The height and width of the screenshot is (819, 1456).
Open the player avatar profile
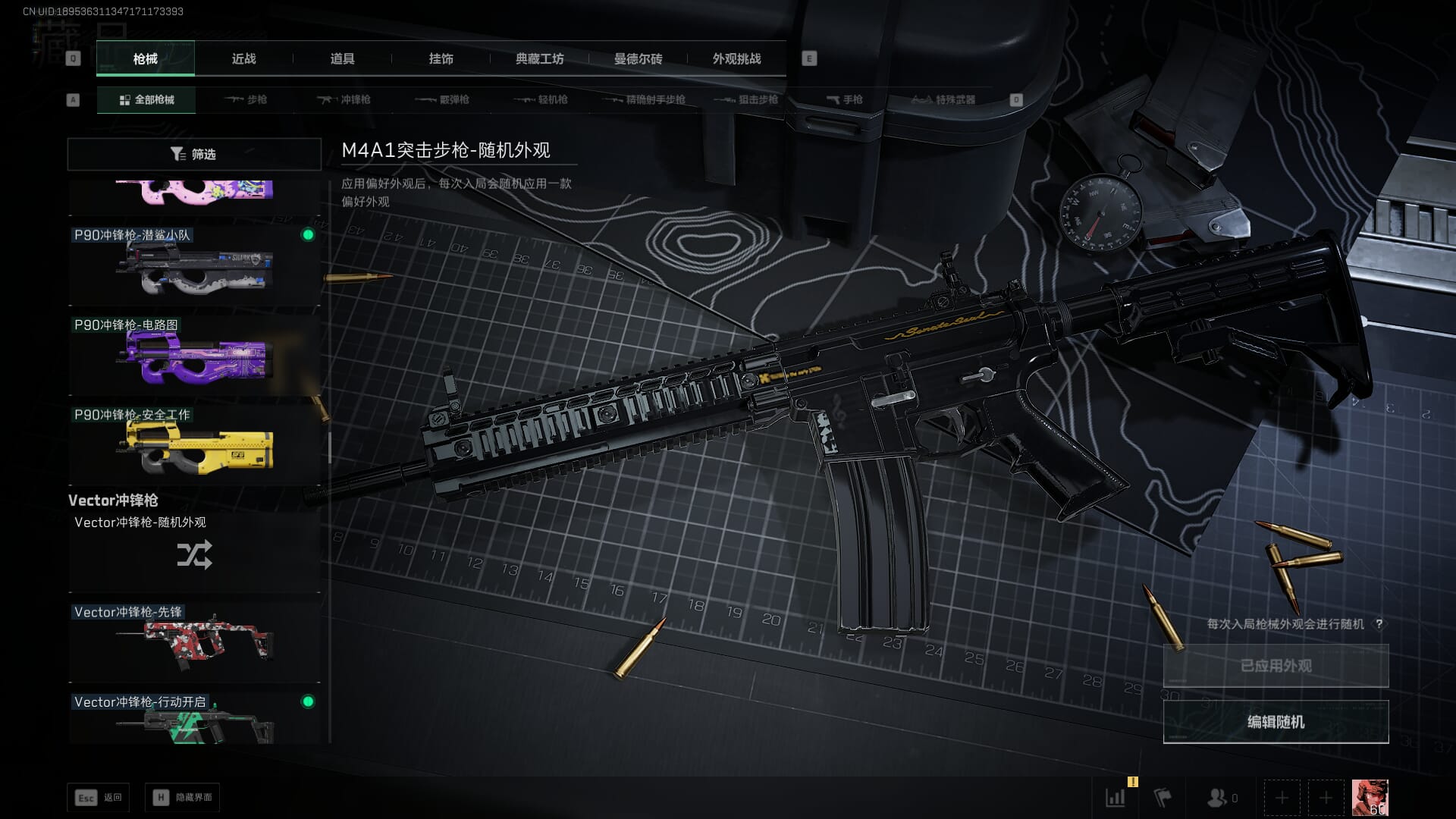click(x=1370, y=798)
